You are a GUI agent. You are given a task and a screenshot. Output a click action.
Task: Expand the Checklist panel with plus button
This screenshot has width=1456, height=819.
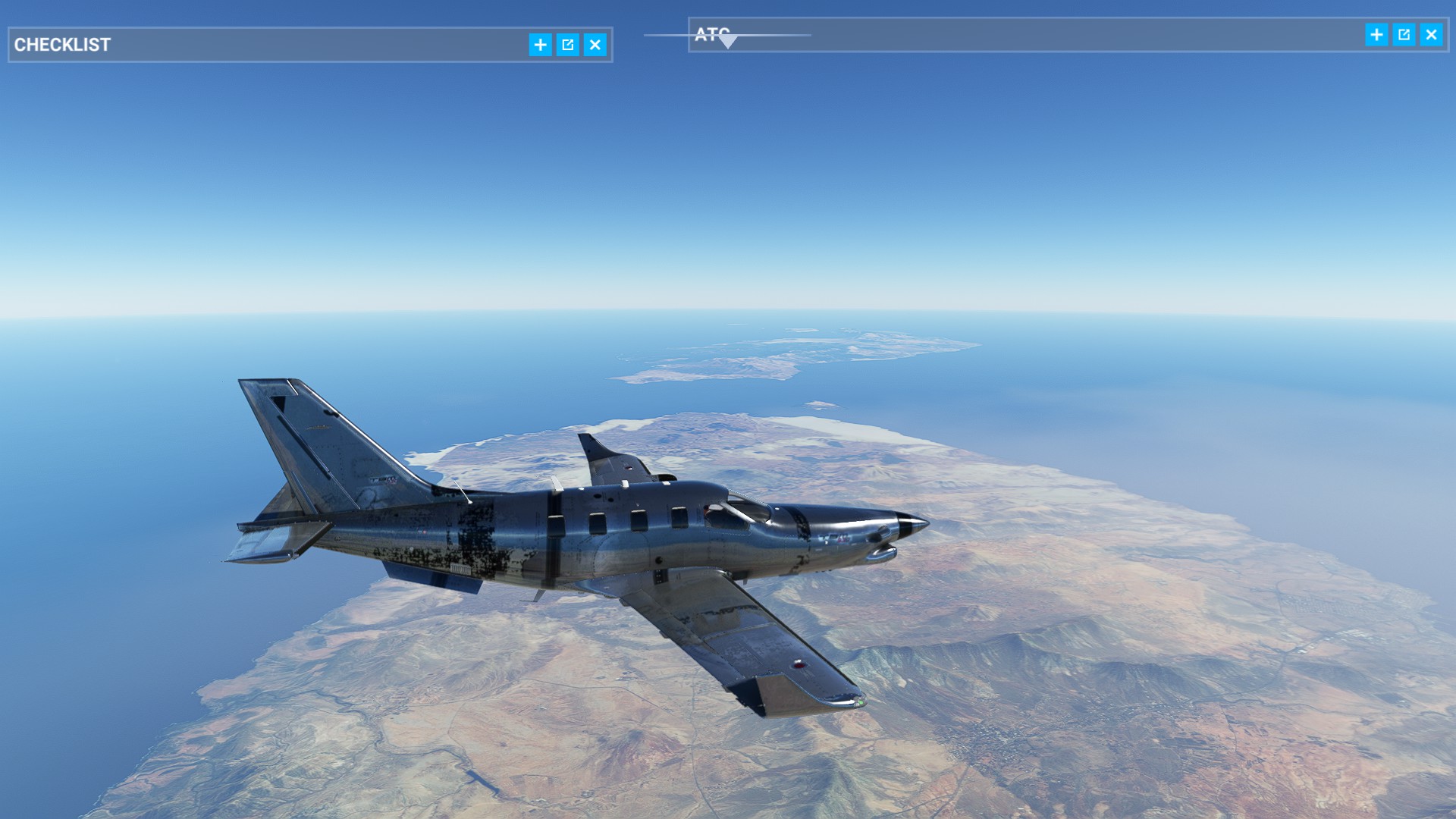coord(540,45)
